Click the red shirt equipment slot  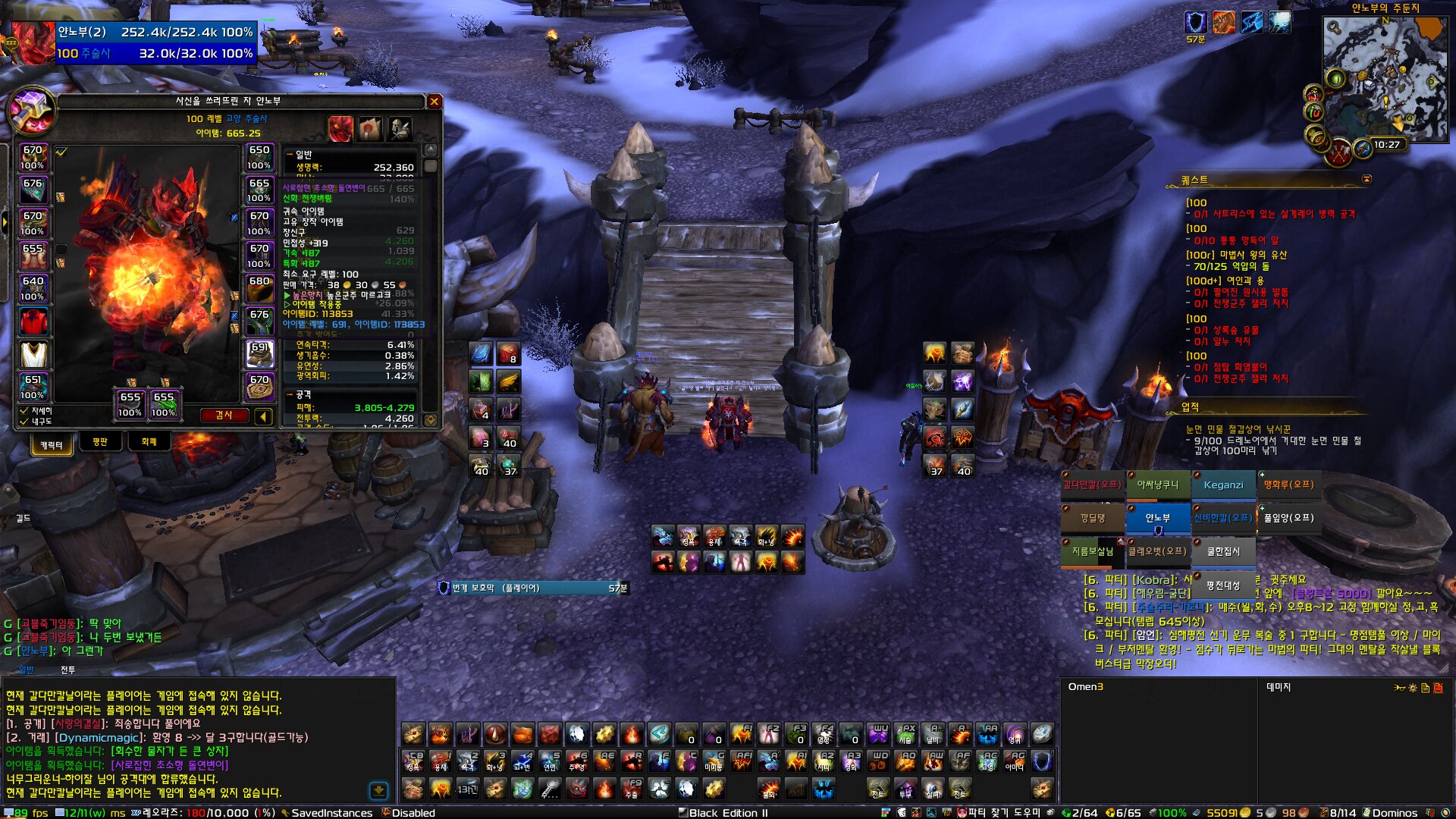[33, 322]
